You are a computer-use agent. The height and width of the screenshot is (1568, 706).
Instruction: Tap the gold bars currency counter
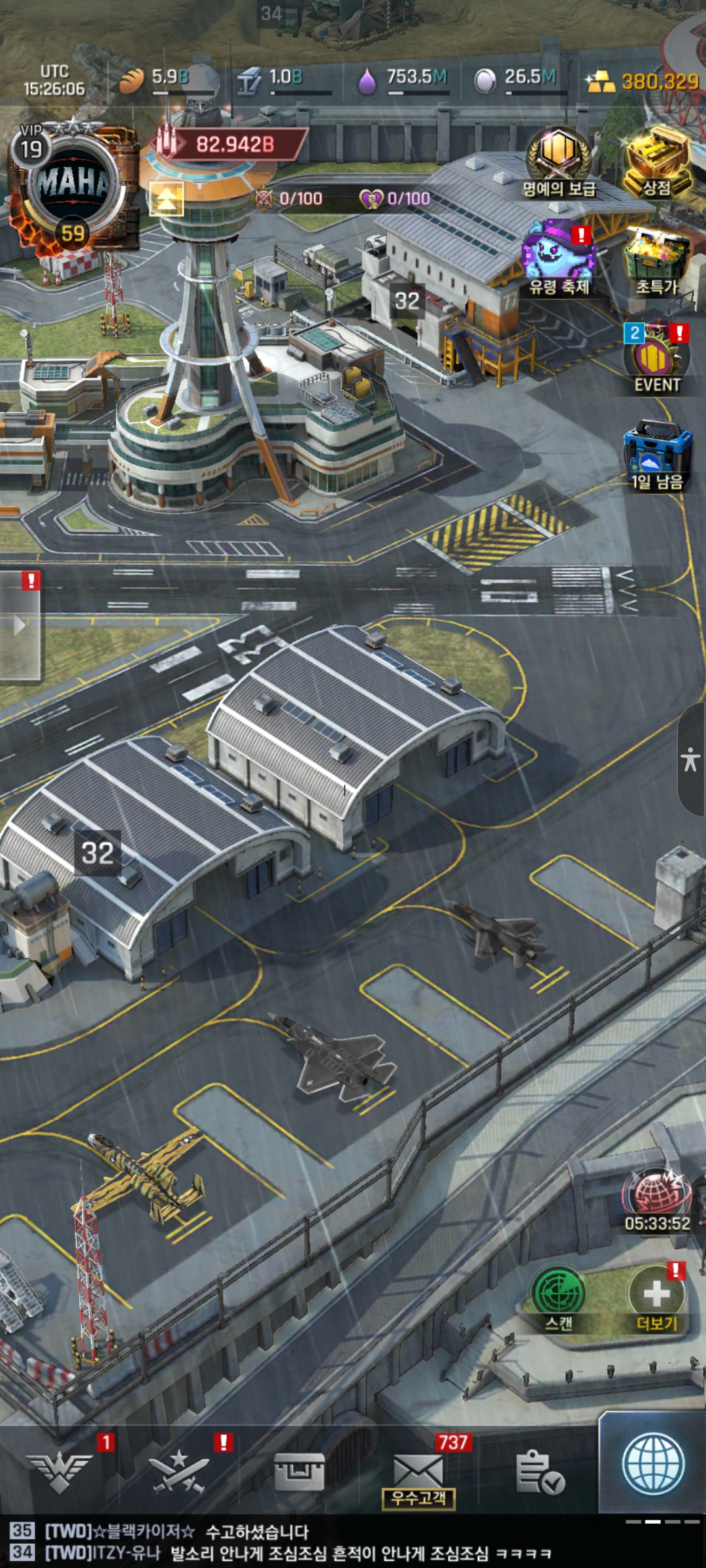(x=644, y=82)
